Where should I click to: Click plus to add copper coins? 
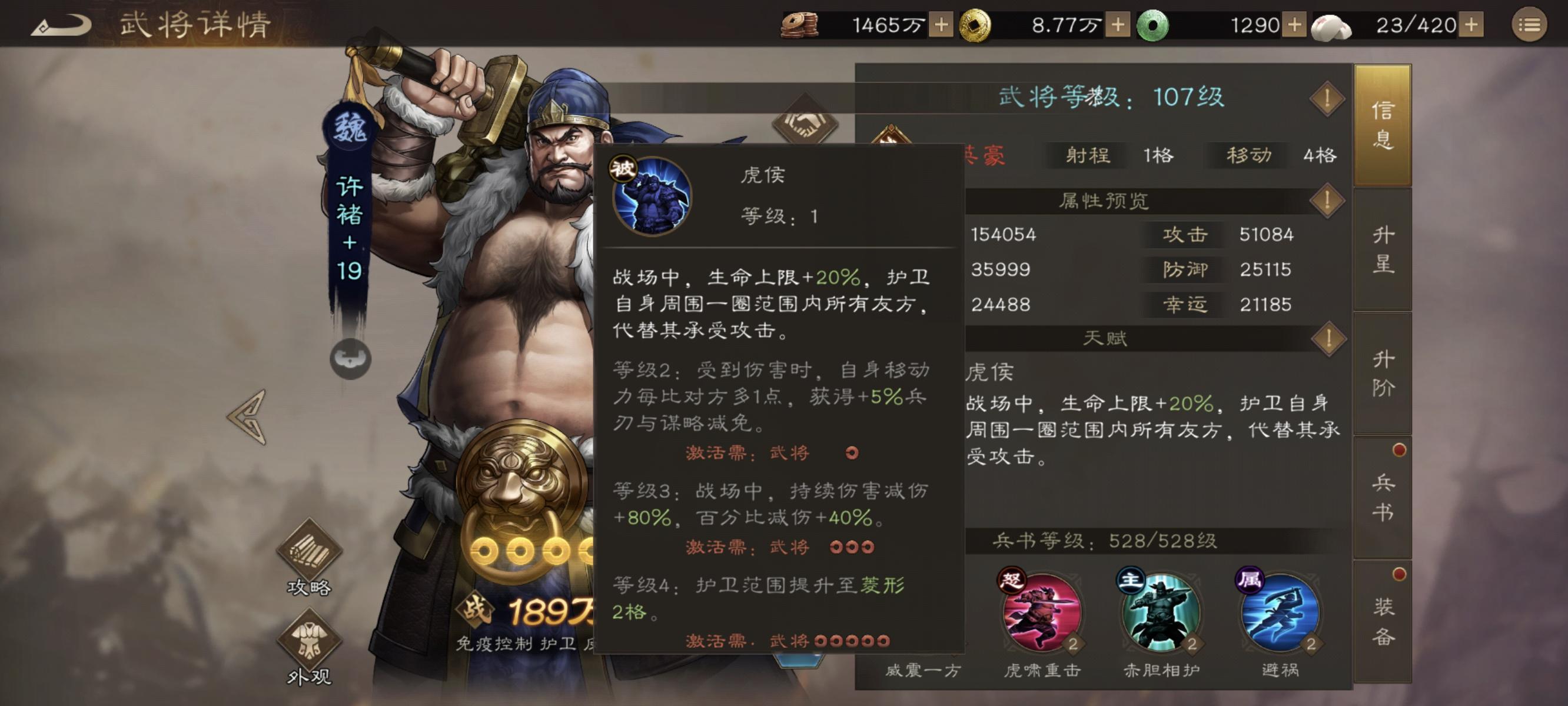tap(943, 24)
